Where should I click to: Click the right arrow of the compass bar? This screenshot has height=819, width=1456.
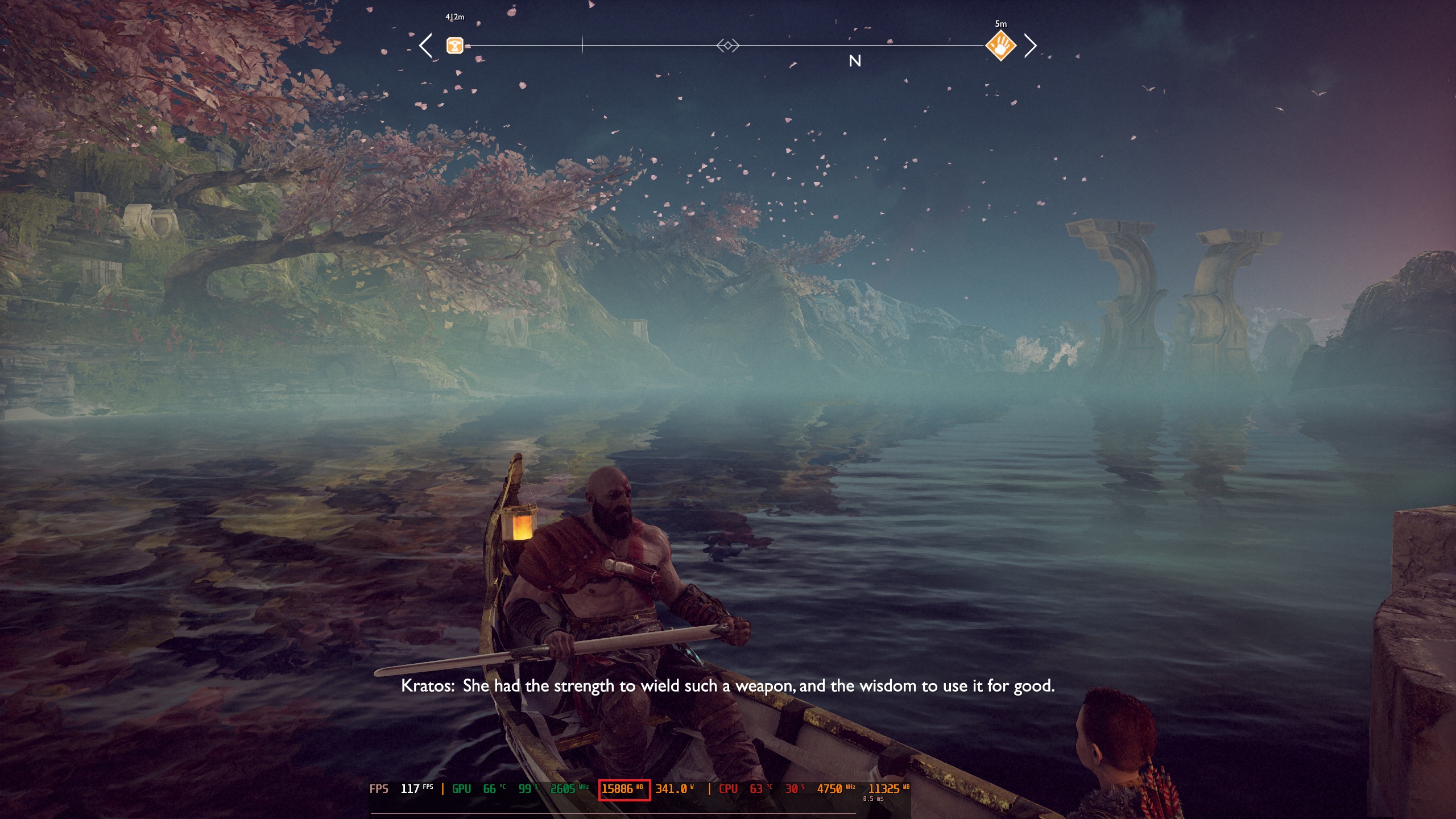click(x=1030, y=45)
